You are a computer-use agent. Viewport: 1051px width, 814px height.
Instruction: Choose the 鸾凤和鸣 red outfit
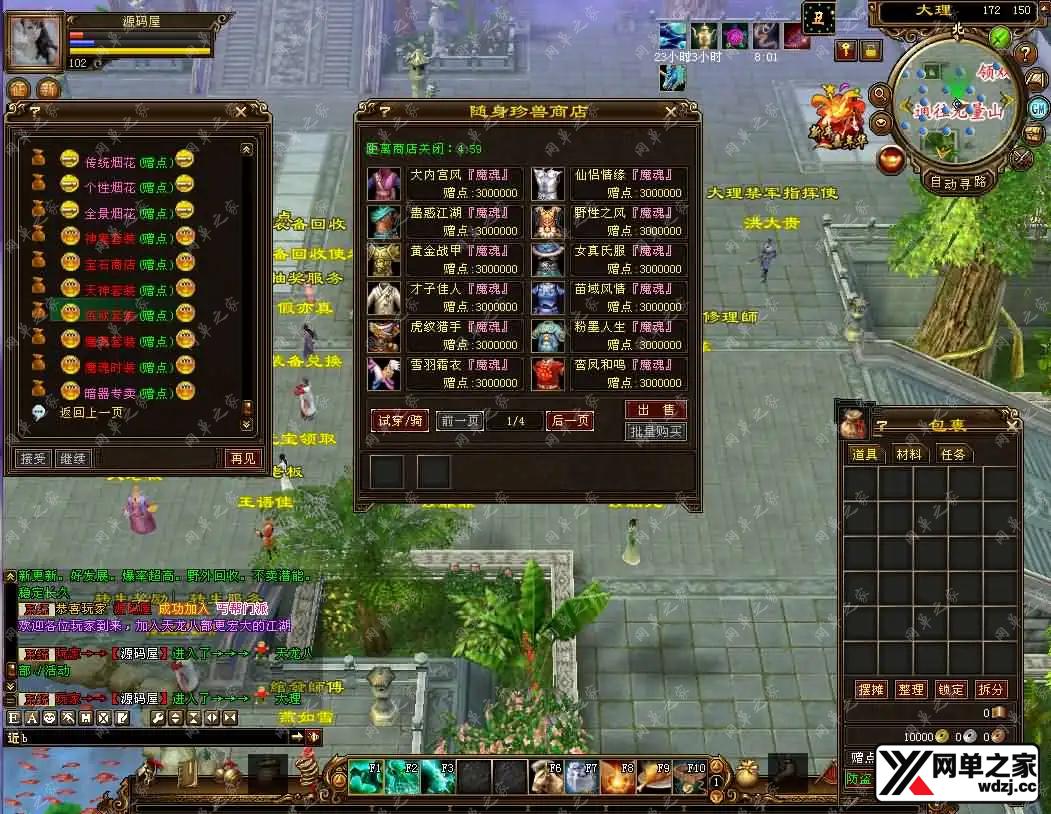click(609, 374)
